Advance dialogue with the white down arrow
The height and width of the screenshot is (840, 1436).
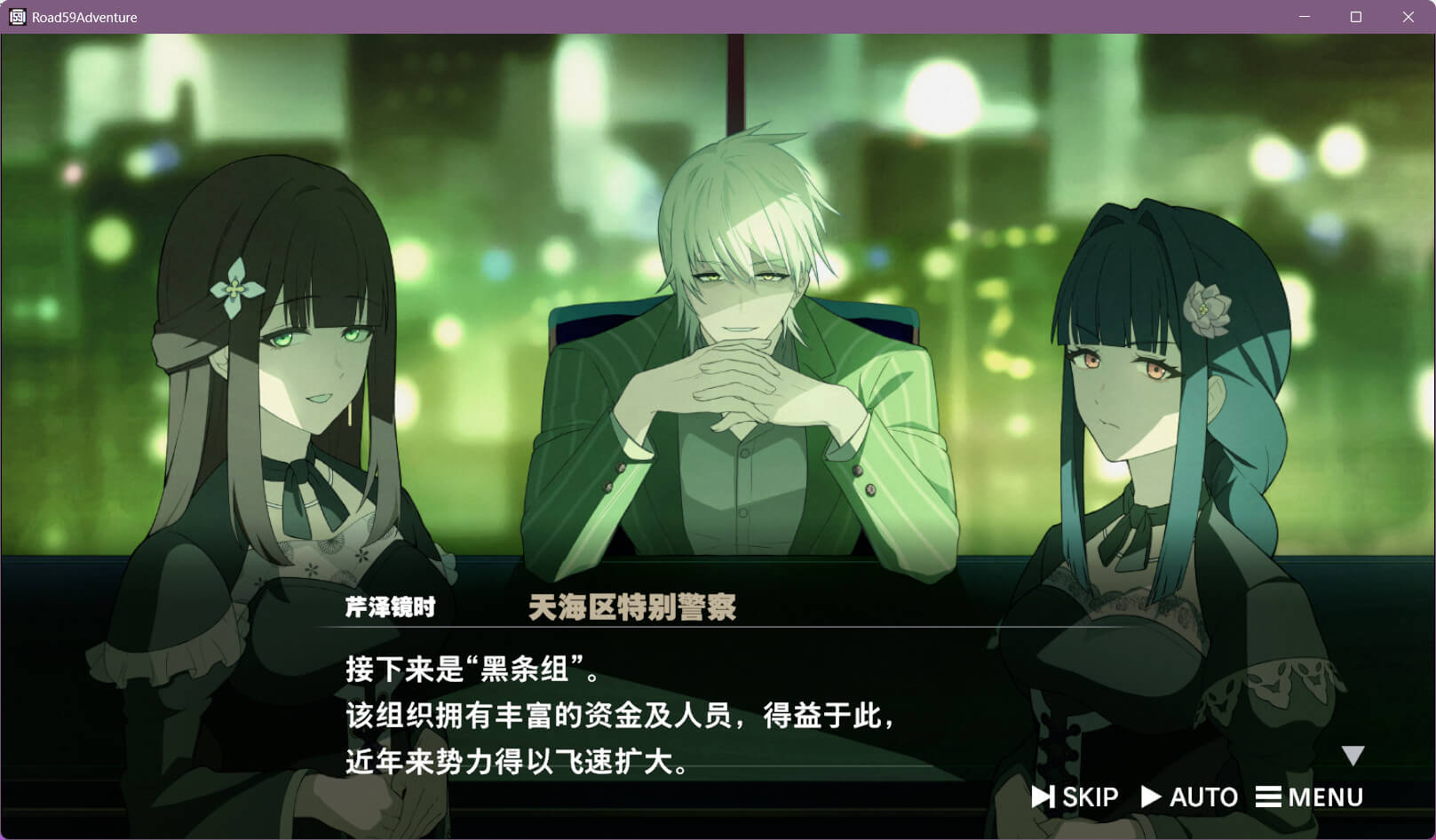[x=1353, y=756]
